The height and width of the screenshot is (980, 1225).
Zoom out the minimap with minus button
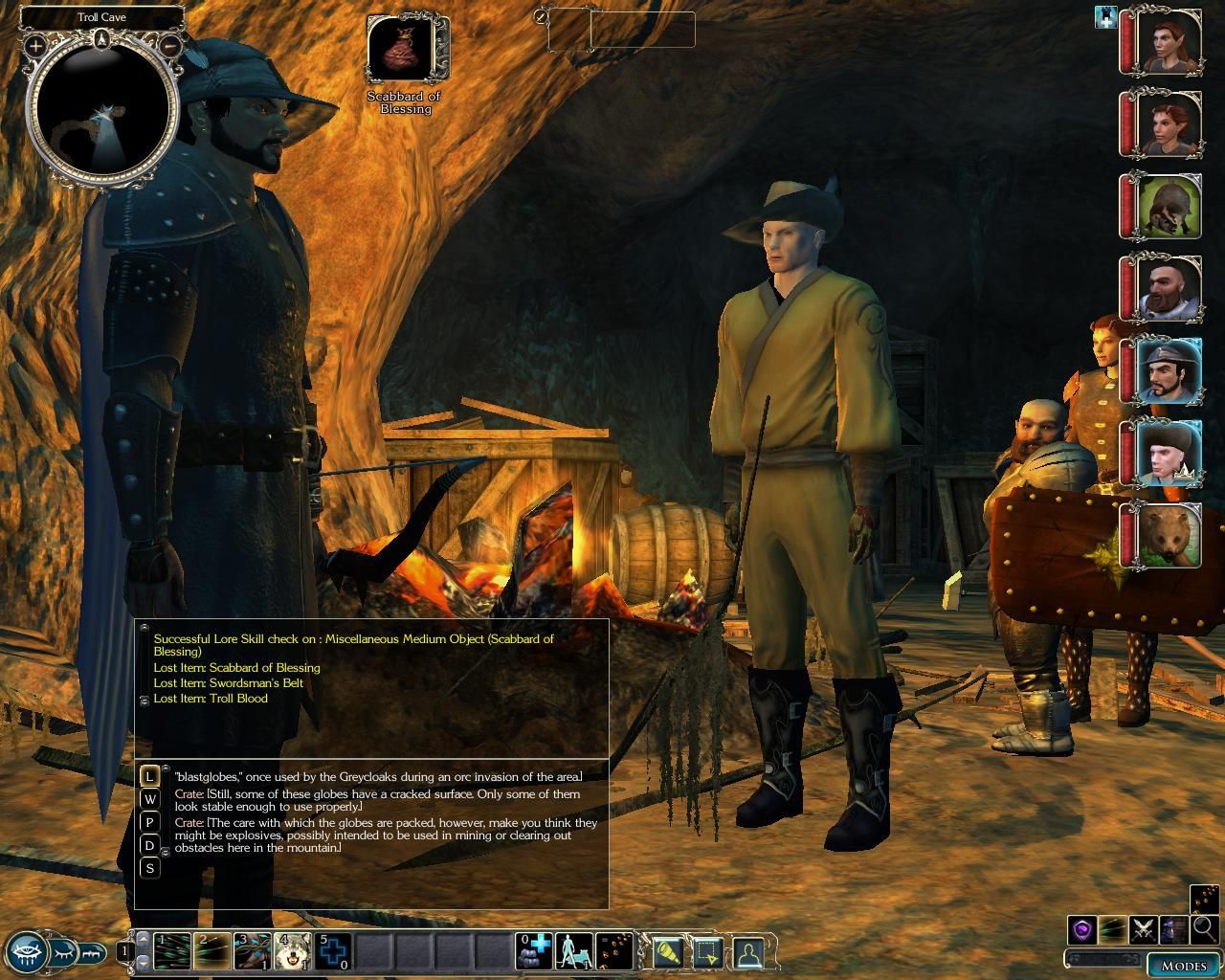169,45
